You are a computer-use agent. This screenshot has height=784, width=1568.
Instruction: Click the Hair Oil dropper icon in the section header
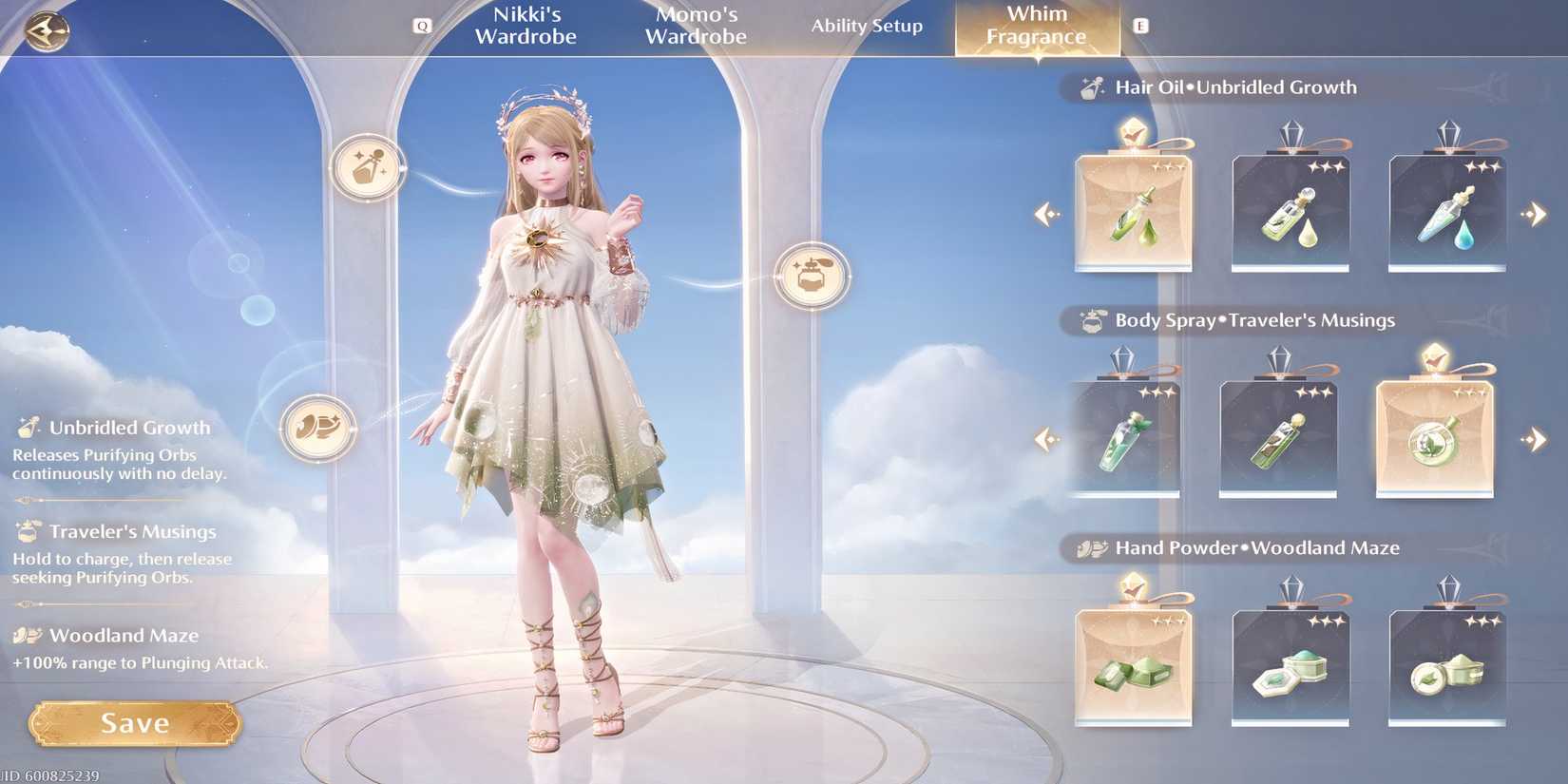[1089, 86]
